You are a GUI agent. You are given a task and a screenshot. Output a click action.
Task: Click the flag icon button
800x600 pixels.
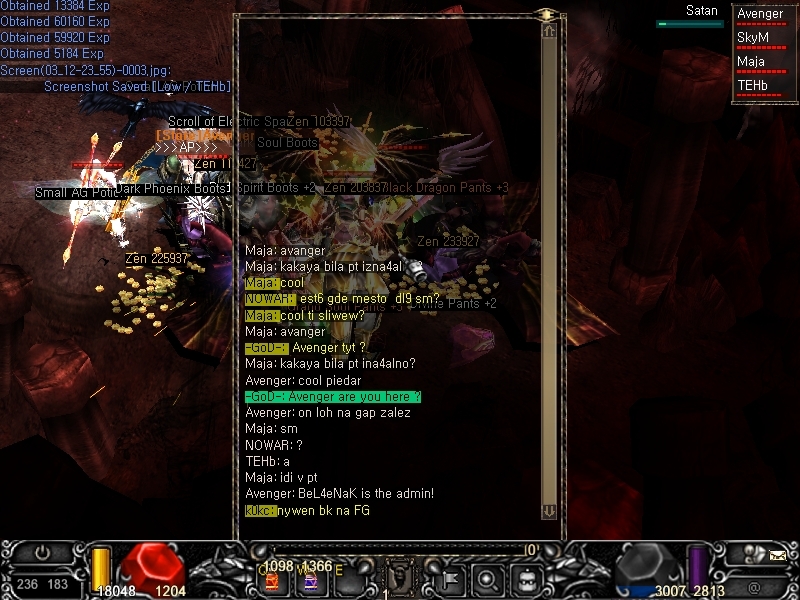[x=450, y=577]
